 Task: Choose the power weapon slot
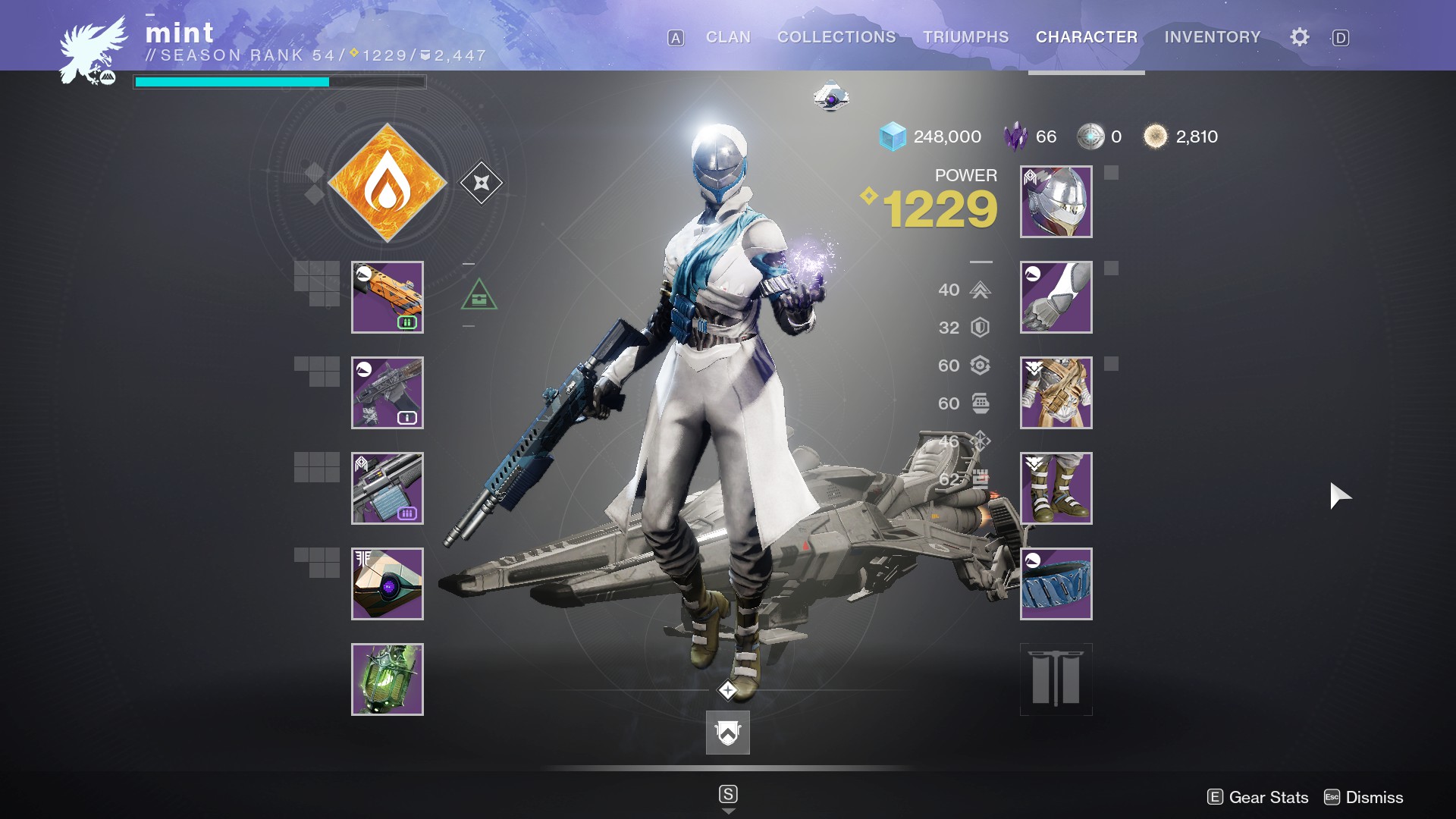click(x=388, y=488)
